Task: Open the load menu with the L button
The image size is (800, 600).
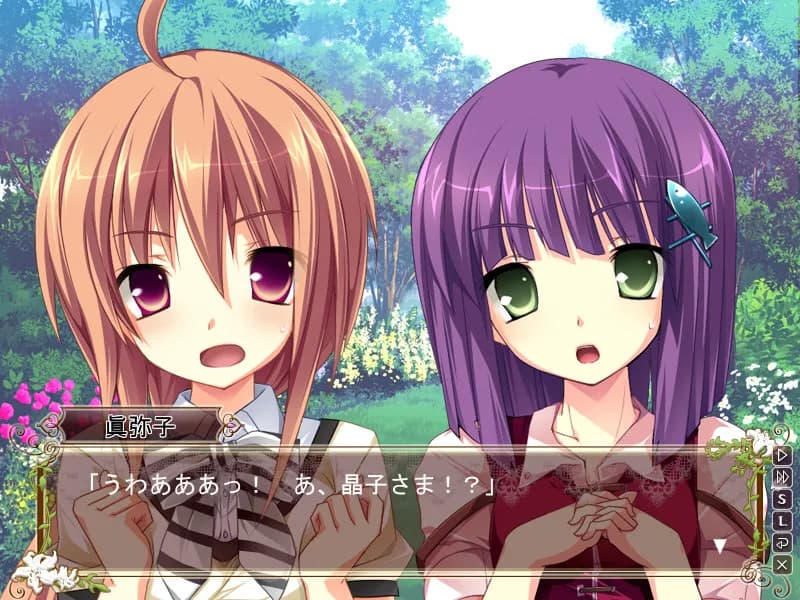Action: click(x=782, y=521)
